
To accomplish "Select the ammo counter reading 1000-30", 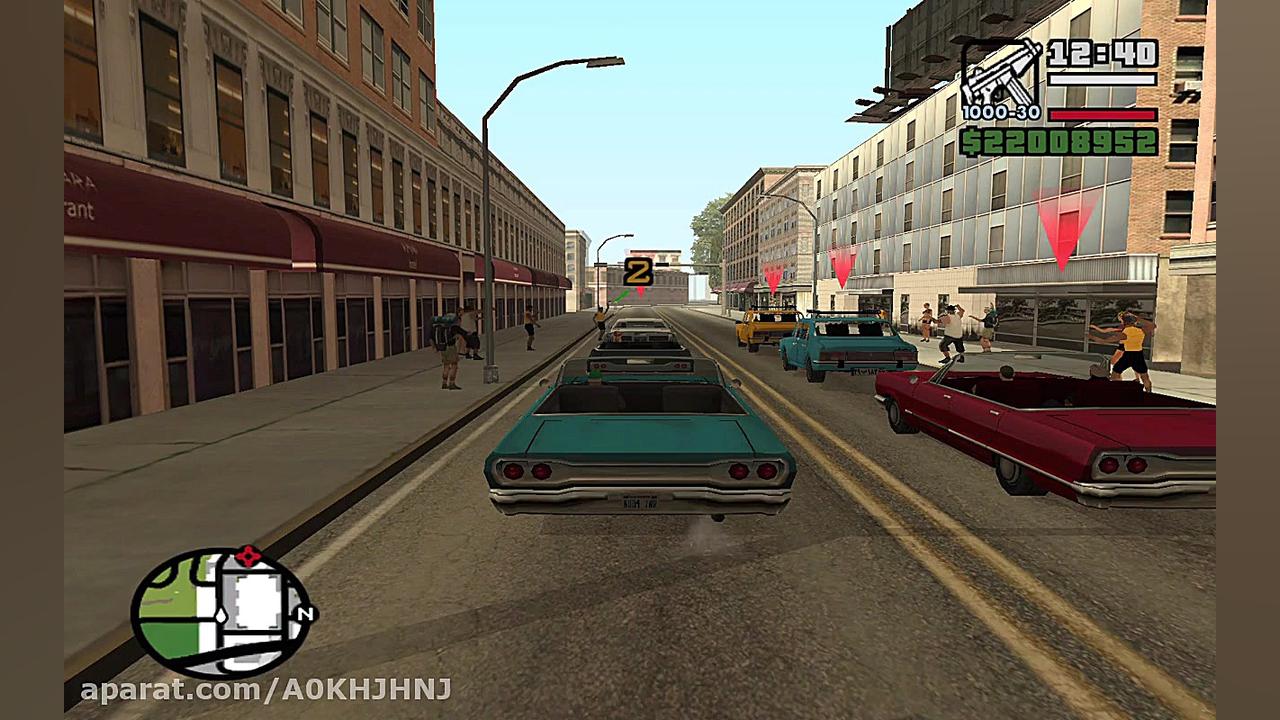I will (x=1001, y=113).
